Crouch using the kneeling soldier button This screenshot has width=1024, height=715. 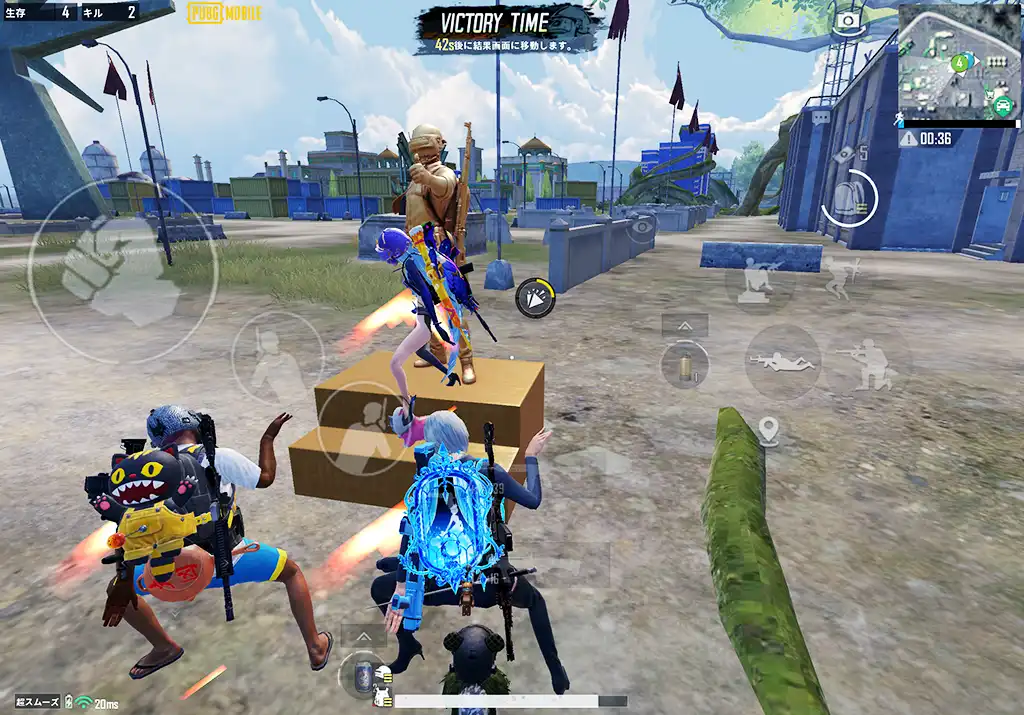(x=866, y=364)
